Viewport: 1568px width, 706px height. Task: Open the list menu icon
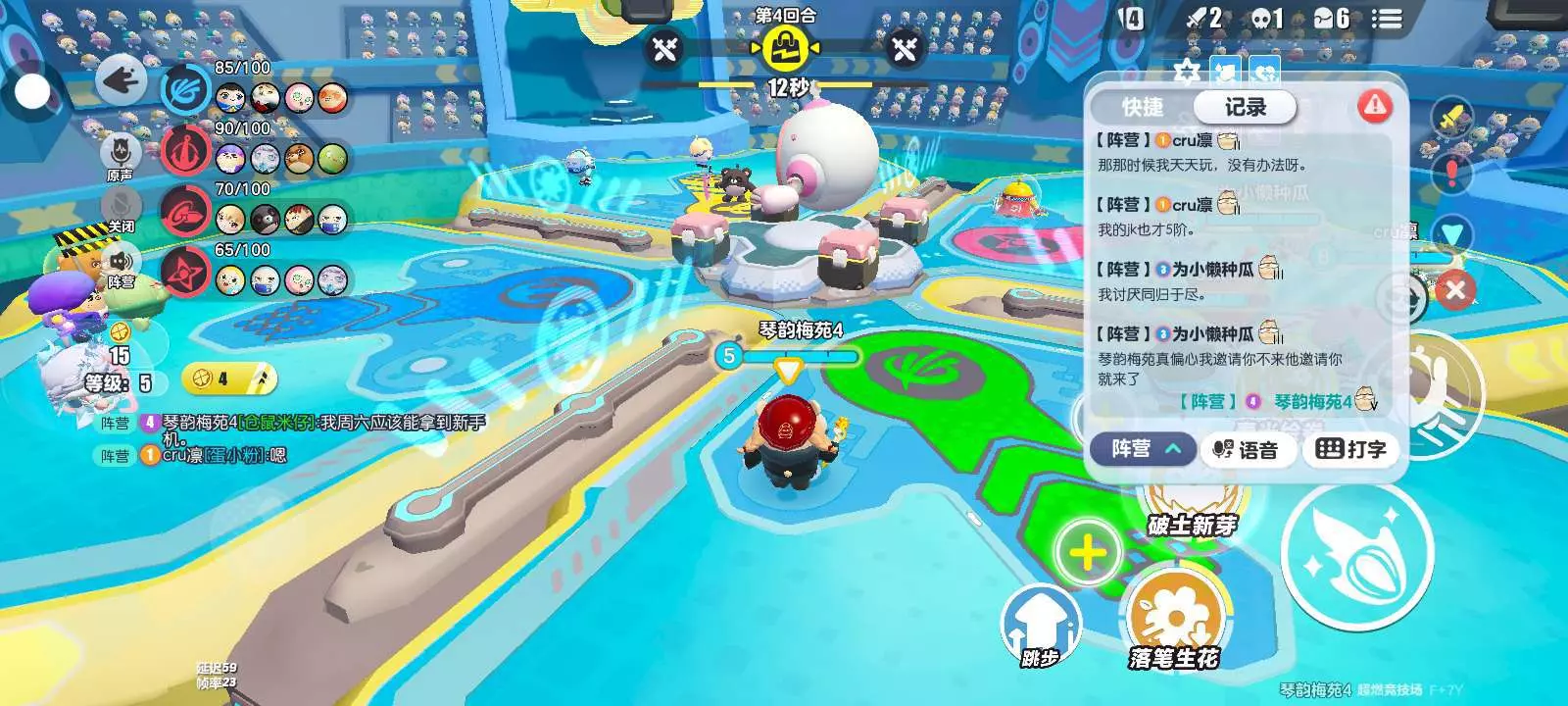pos(1386,19)
